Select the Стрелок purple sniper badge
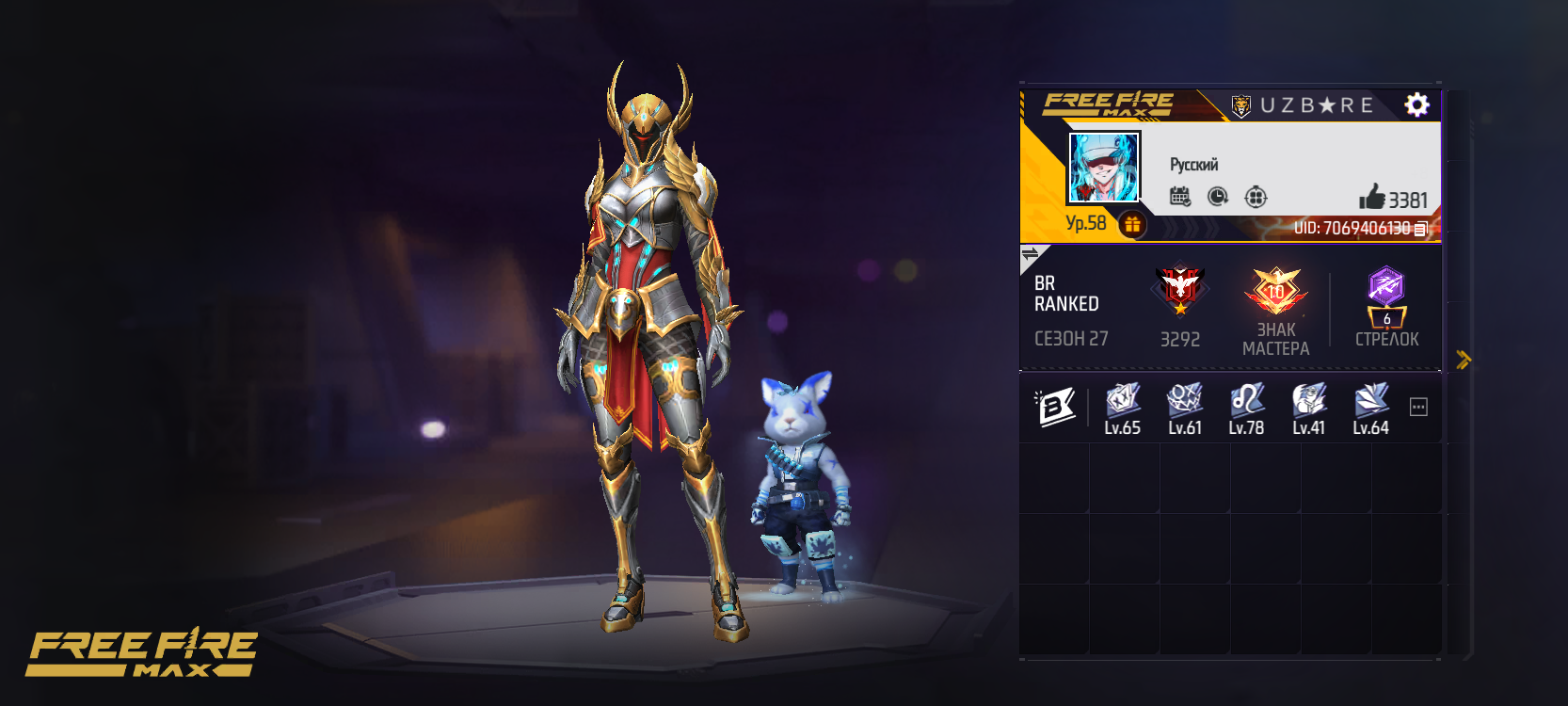This screenshot has height=706, width=1568. tap(1386, 296)
